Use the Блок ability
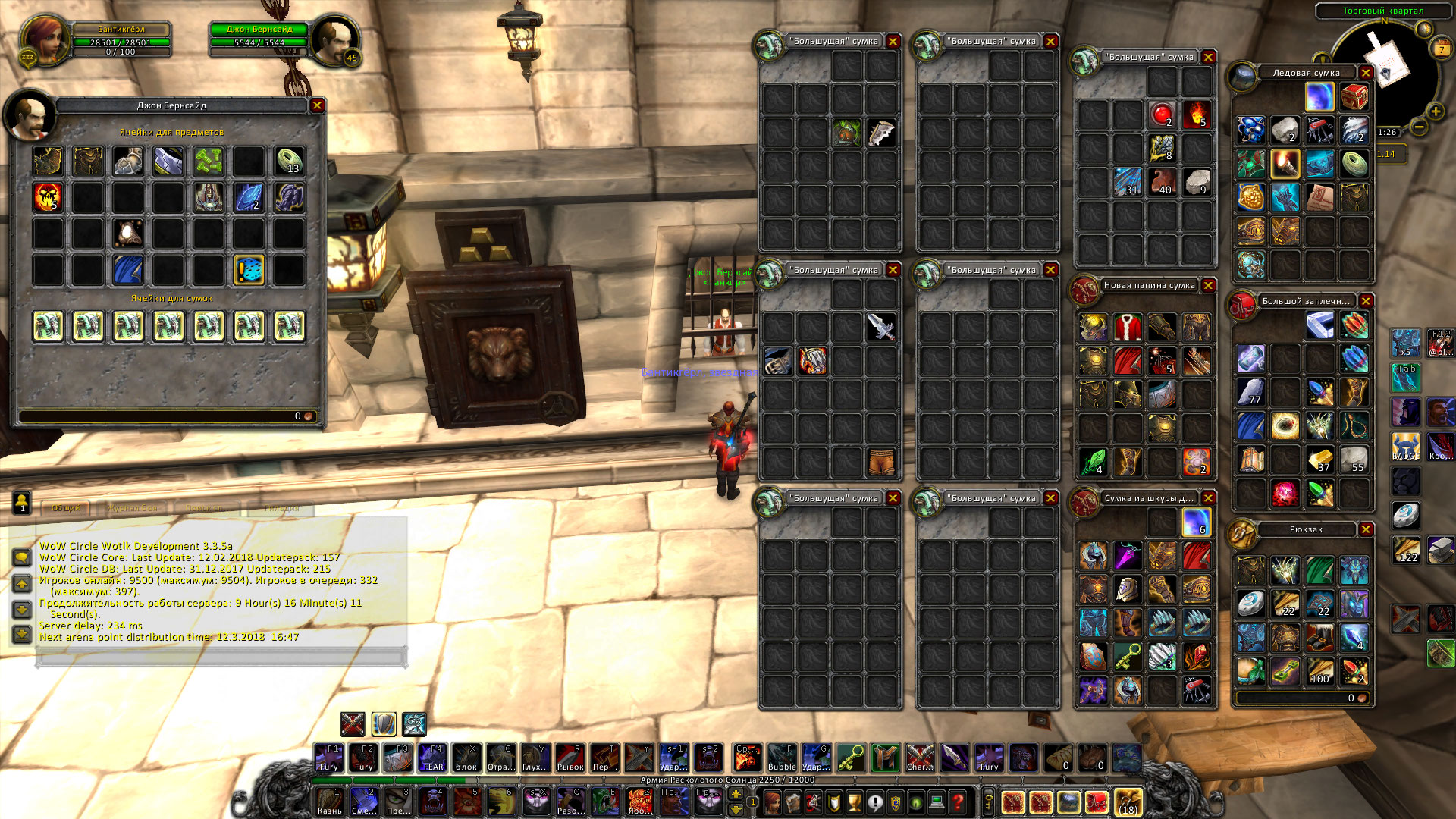Screen dimensions: 1456x819 [x=466, y=758]
